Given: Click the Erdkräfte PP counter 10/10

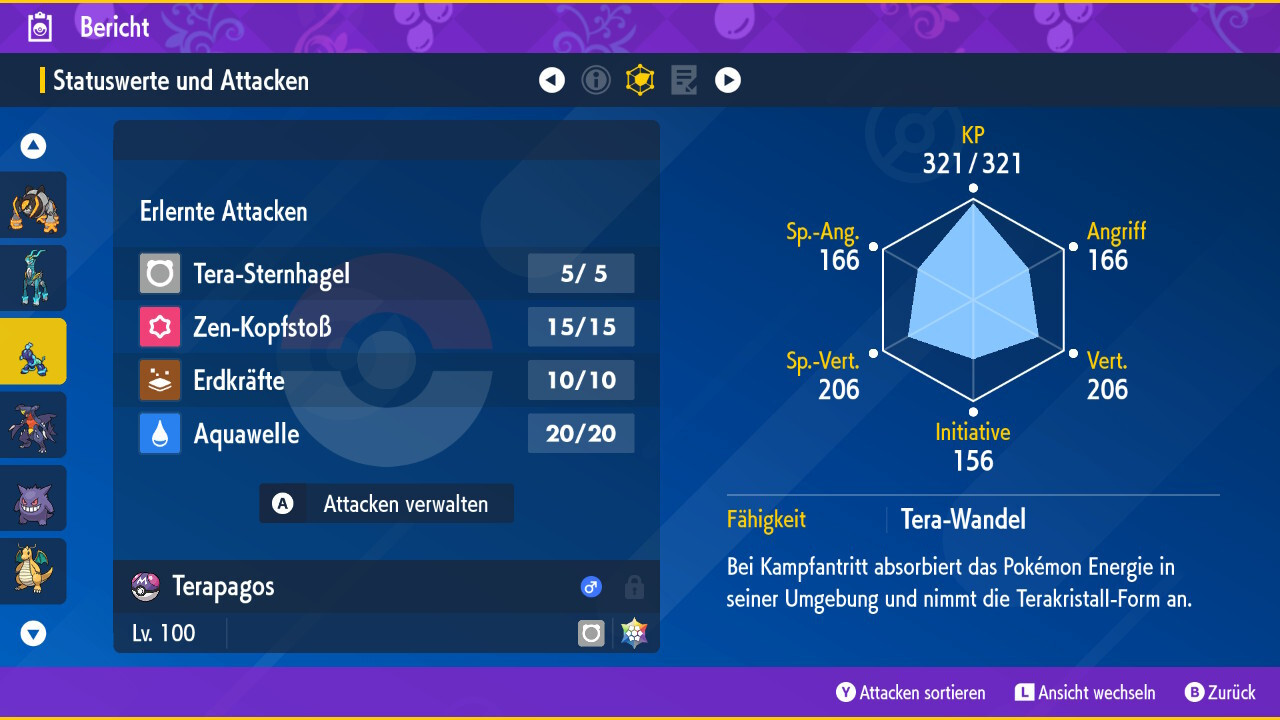Looking at the screenshot, I should pos(581,380).
